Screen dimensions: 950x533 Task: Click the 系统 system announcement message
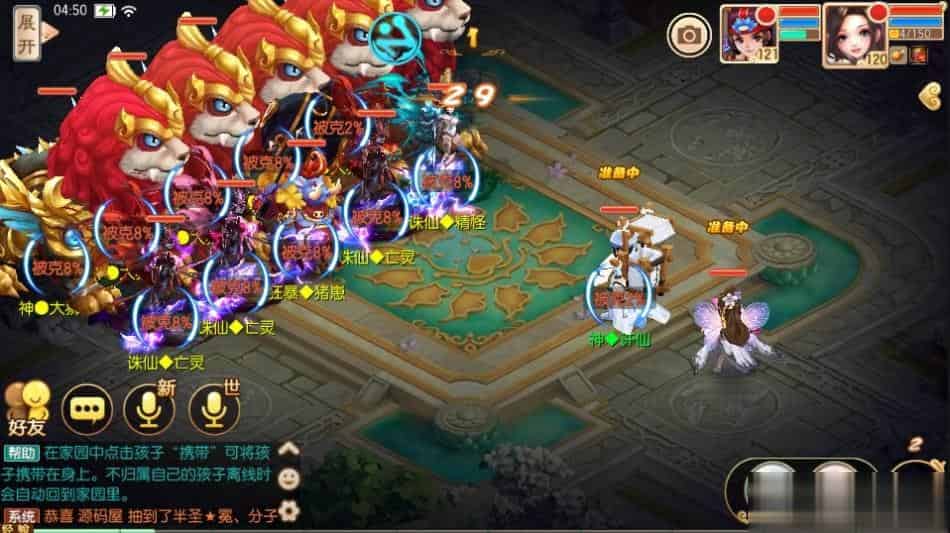pyautogui.click(x=150, y=517)
